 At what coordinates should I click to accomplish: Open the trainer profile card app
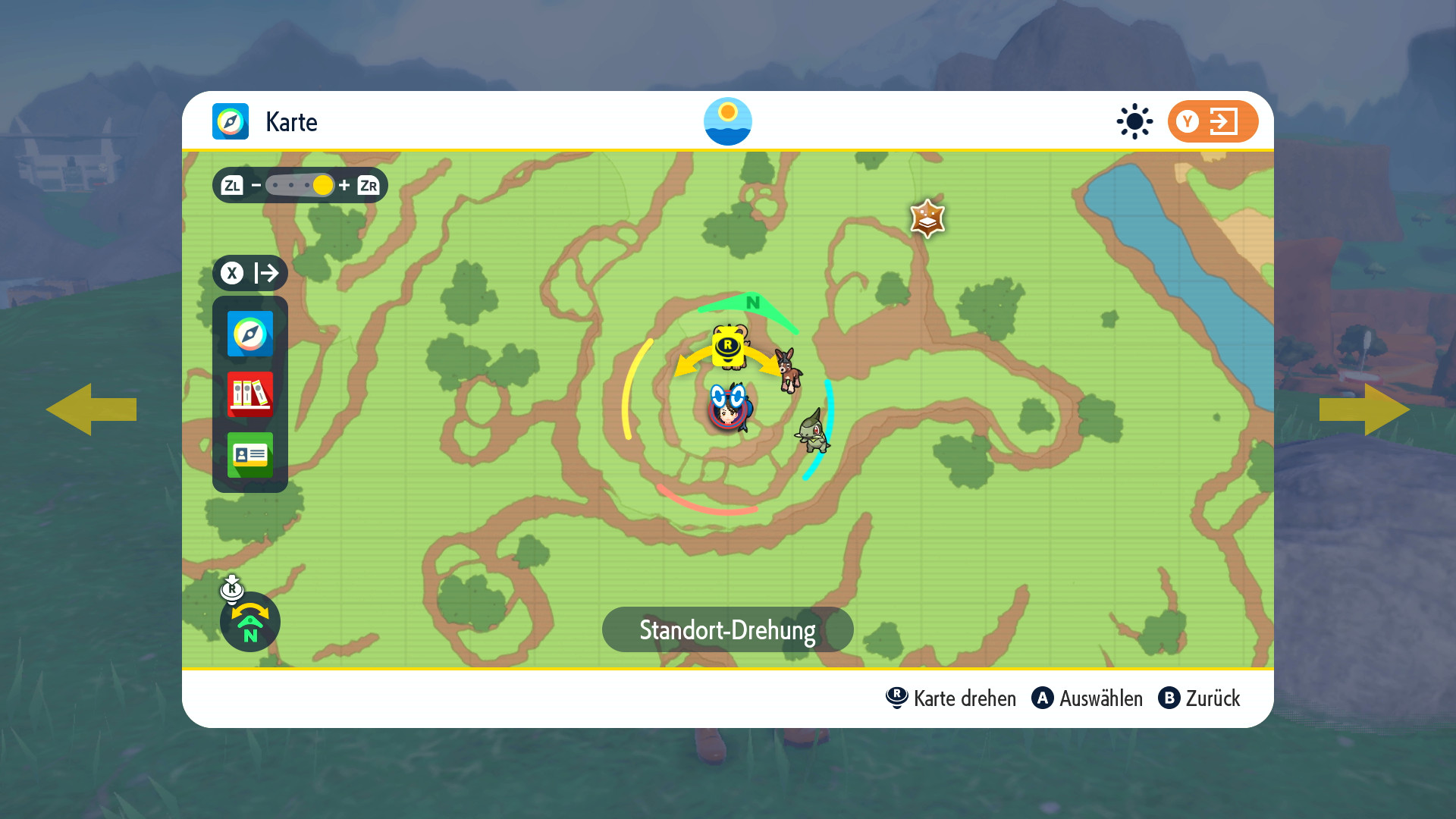[249, 455]
